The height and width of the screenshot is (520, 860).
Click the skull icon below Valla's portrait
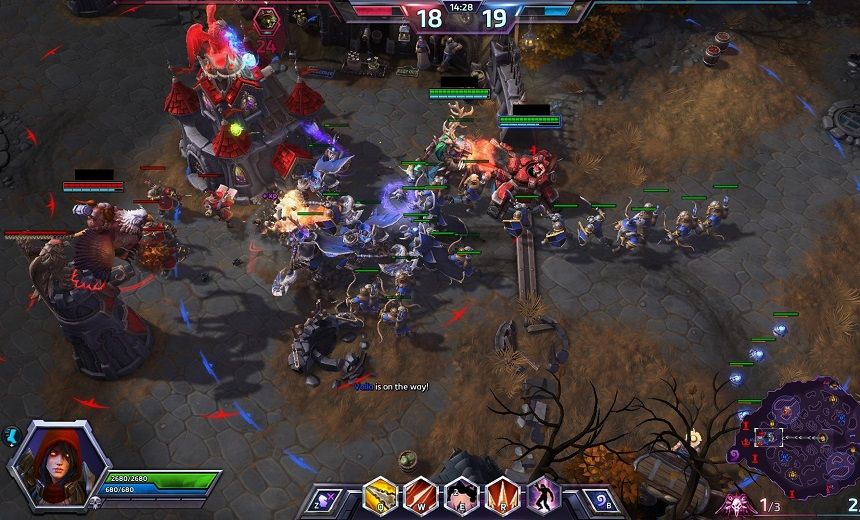tap(95, 503)
